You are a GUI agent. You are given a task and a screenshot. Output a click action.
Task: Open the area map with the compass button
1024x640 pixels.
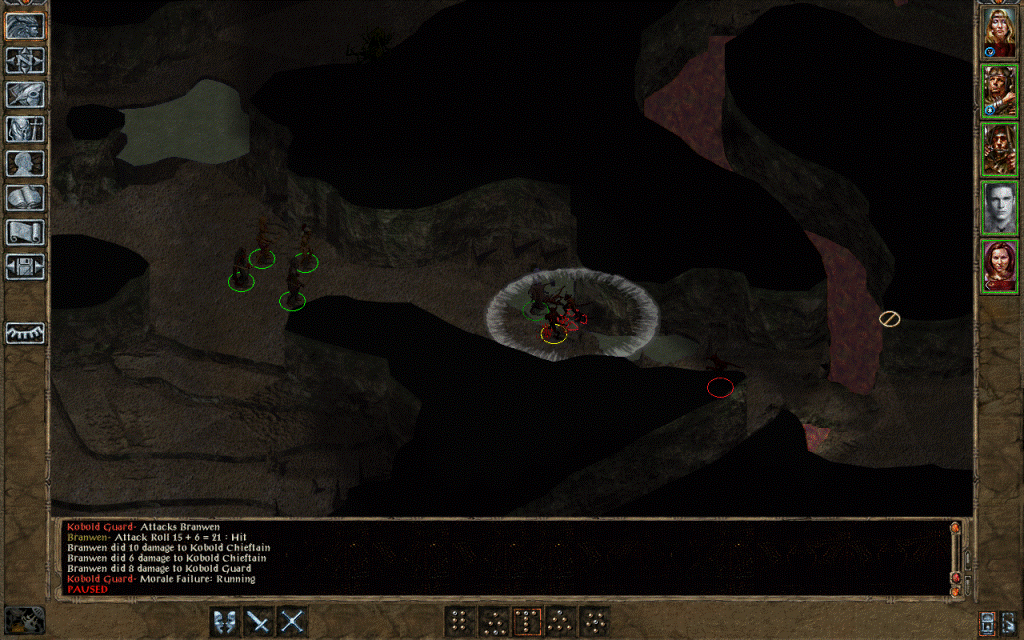24,60
